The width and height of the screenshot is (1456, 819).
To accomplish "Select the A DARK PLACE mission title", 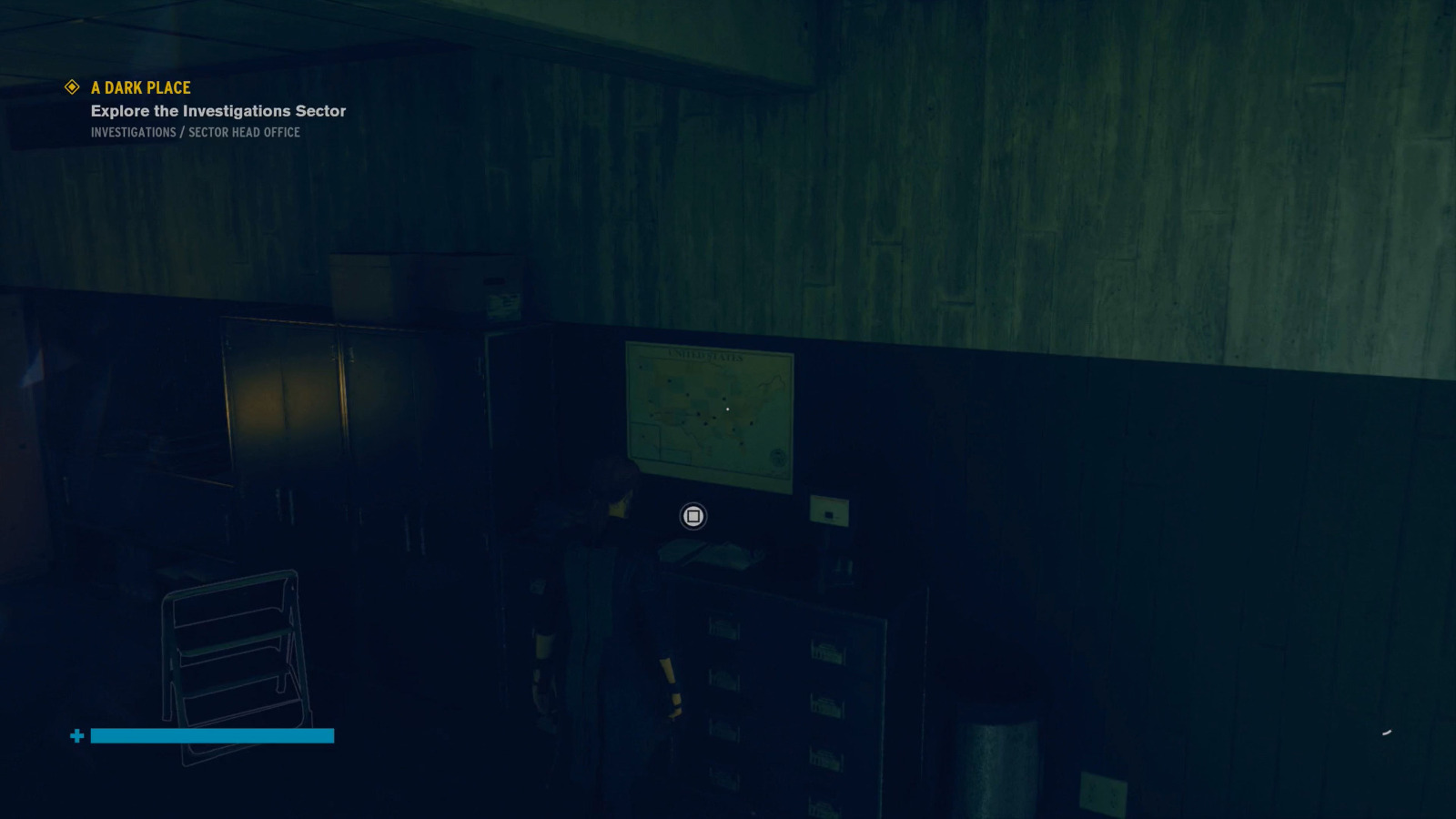I will pos(139,87).
